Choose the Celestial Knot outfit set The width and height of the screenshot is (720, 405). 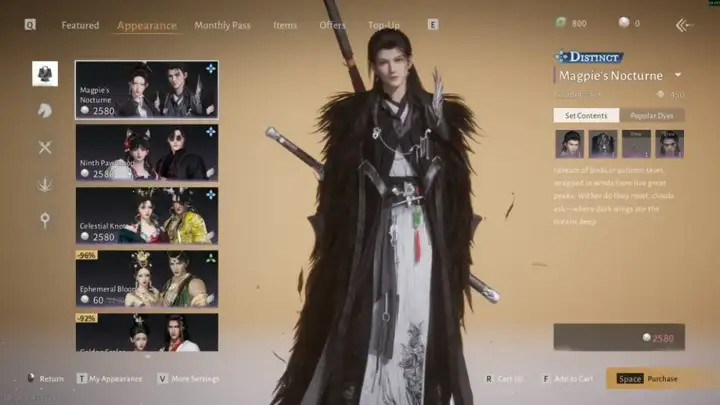(146, 215)
